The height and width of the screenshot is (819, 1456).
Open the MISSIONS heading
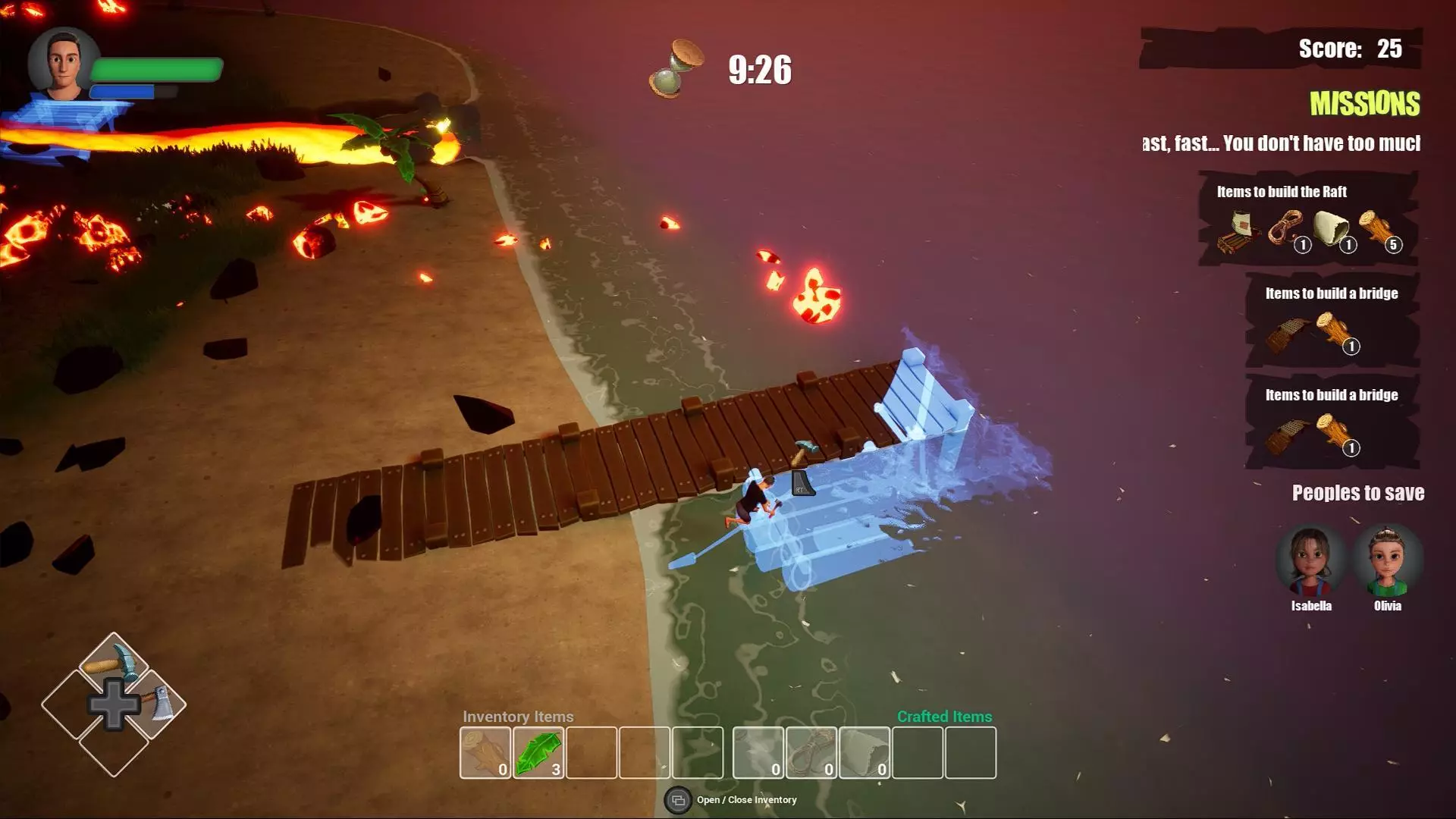coord(1364,104)
